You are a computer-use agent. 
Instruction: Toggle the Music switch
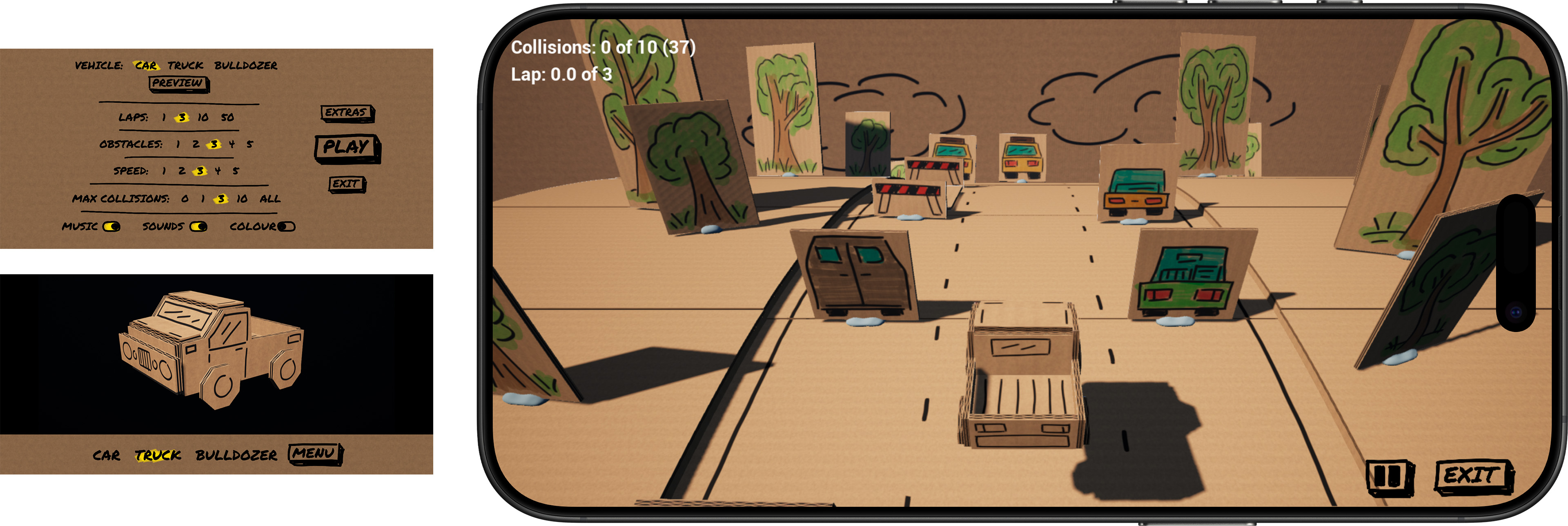point(111,227)
